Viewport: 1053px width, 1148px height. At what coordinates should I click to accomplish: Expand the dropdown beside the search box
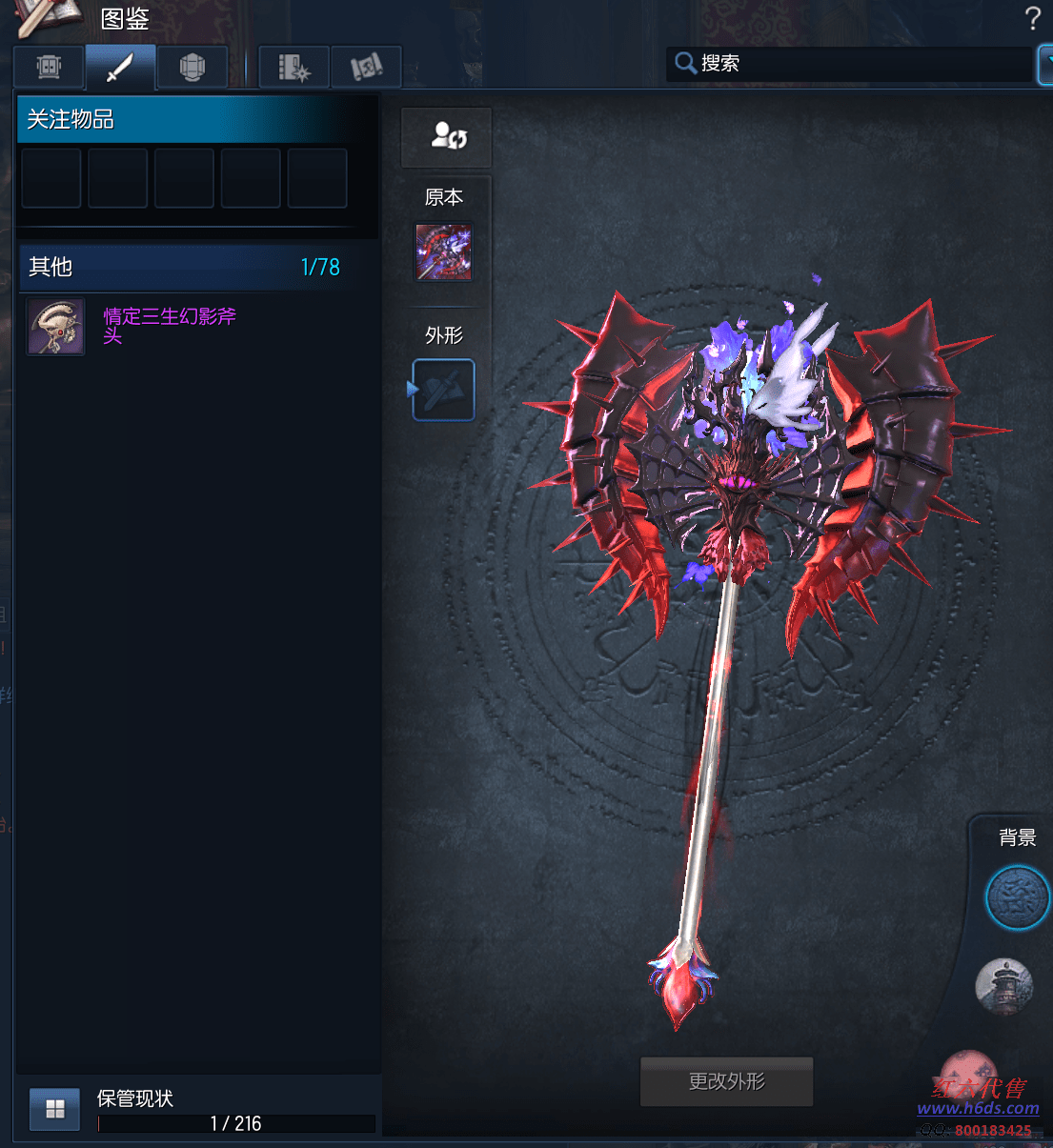point(1045,64)
